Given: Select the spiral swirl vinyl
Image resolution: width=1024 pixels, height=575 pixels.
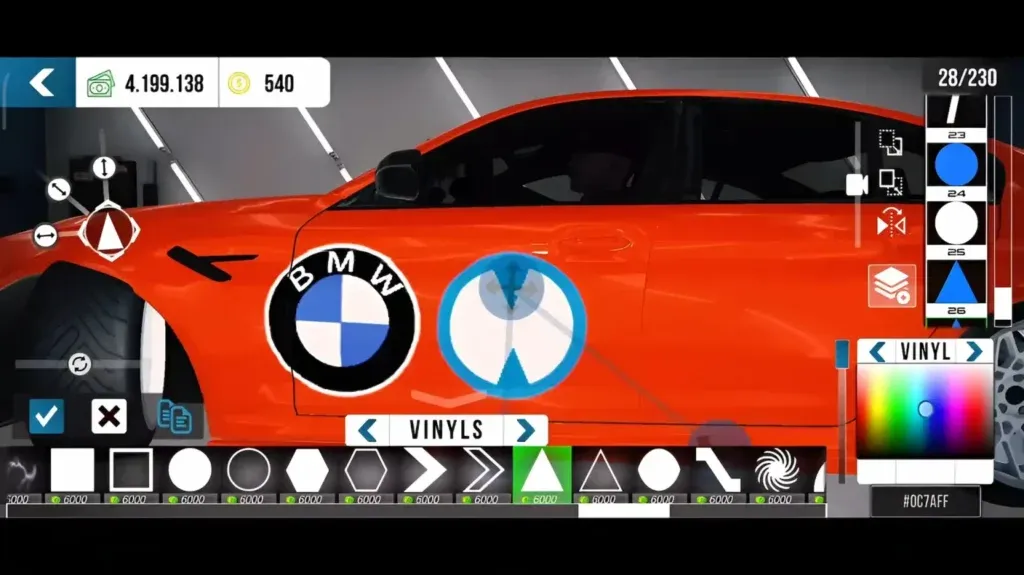Looking at the screenshot, I should pyautogui.click(x=776, y=470).
